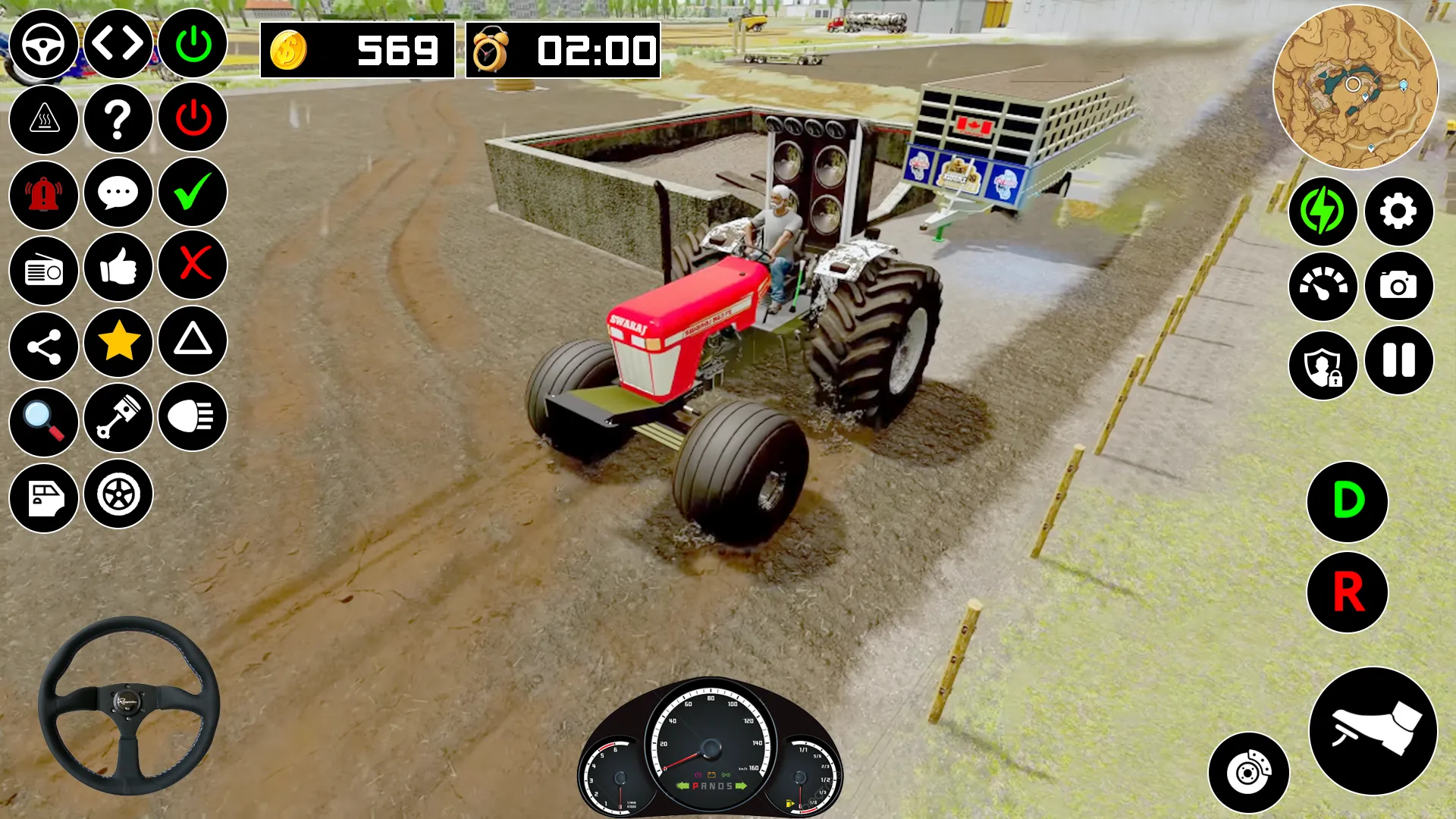
Task: Select the tire wheel icon
Action: 118,494
